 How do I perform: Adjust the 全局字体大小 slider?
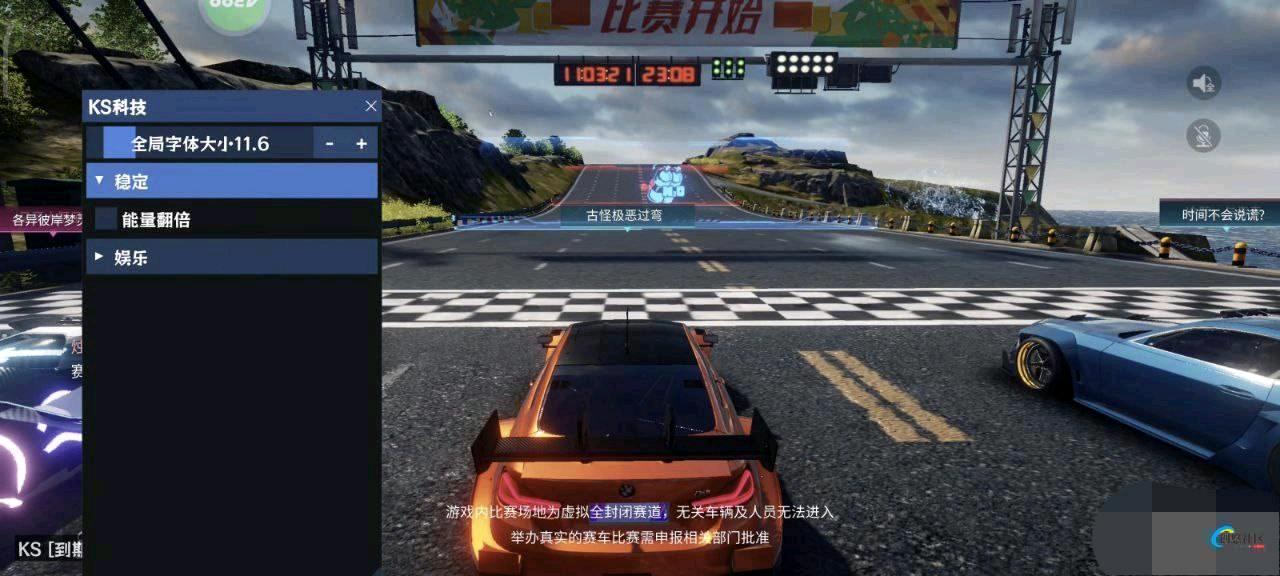coord(200,143)
